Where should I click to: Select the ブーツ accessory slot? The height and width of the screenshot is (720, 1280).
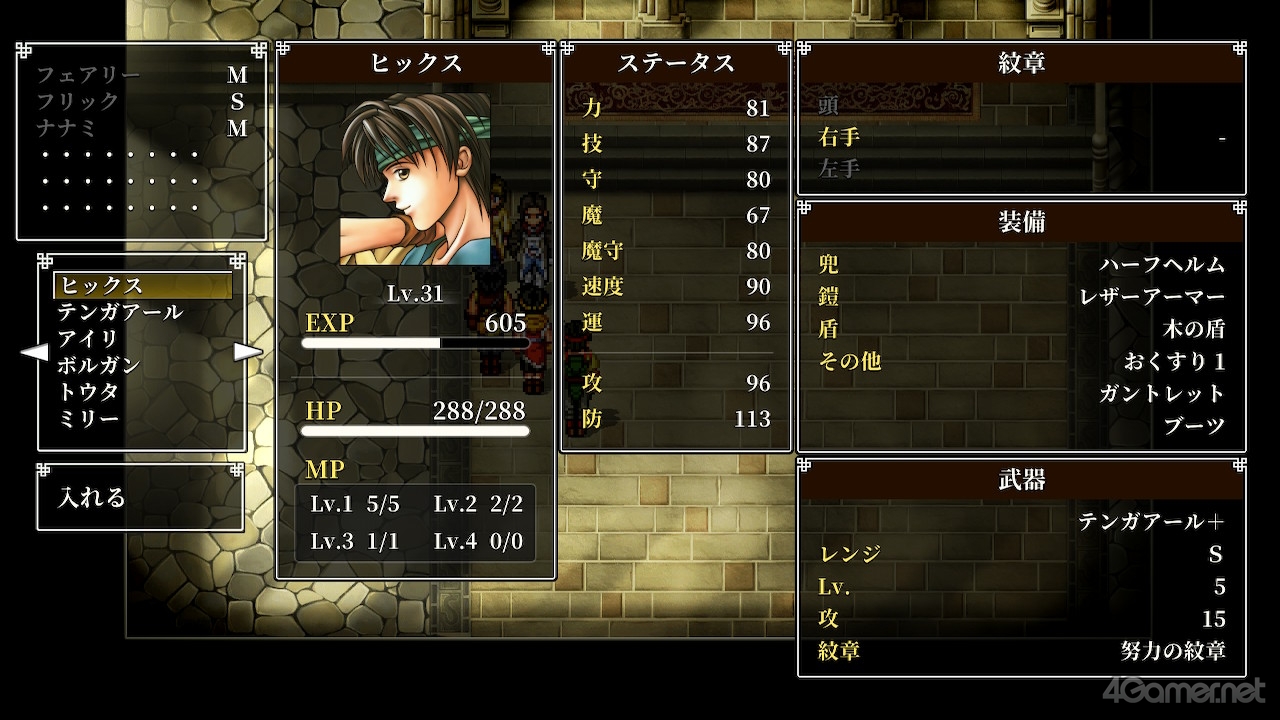point(1194,425)
